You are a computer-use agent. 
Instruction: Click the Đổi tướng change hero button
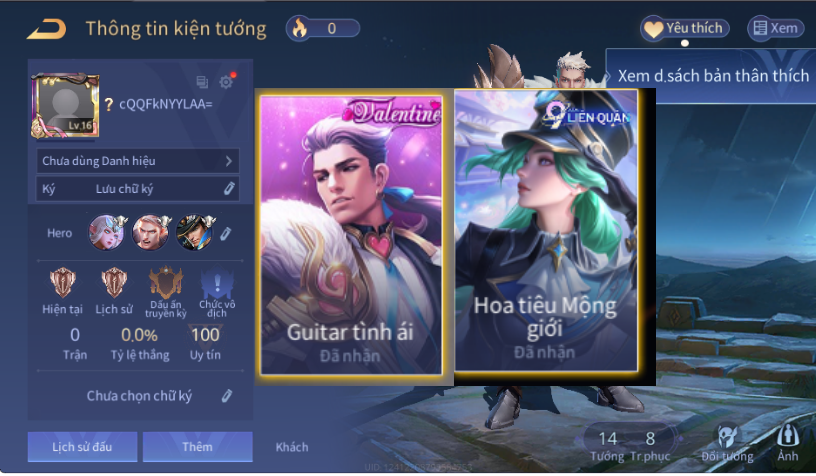[x=728, y=443]
